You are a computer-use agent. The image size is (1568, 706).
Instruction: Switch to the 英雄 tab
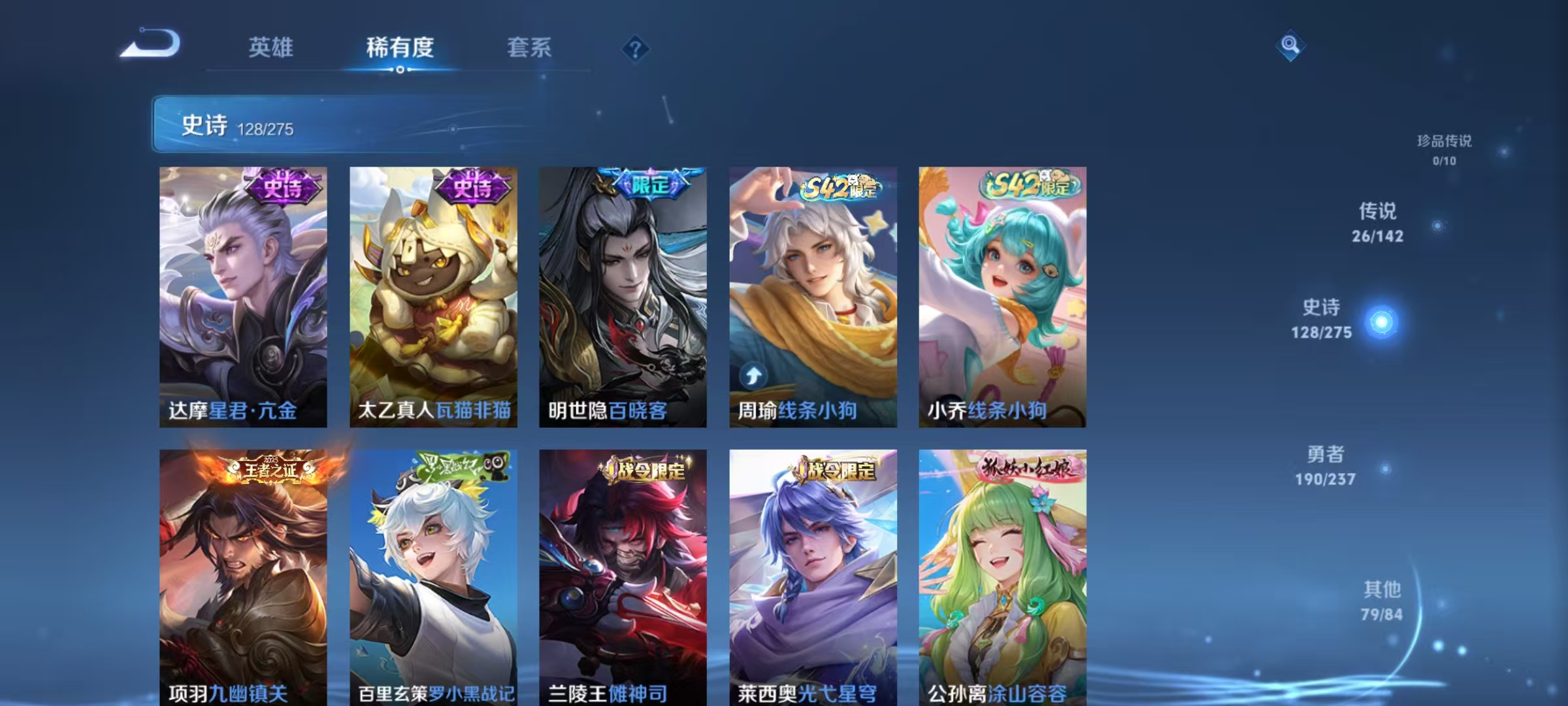tap(272, 47)
